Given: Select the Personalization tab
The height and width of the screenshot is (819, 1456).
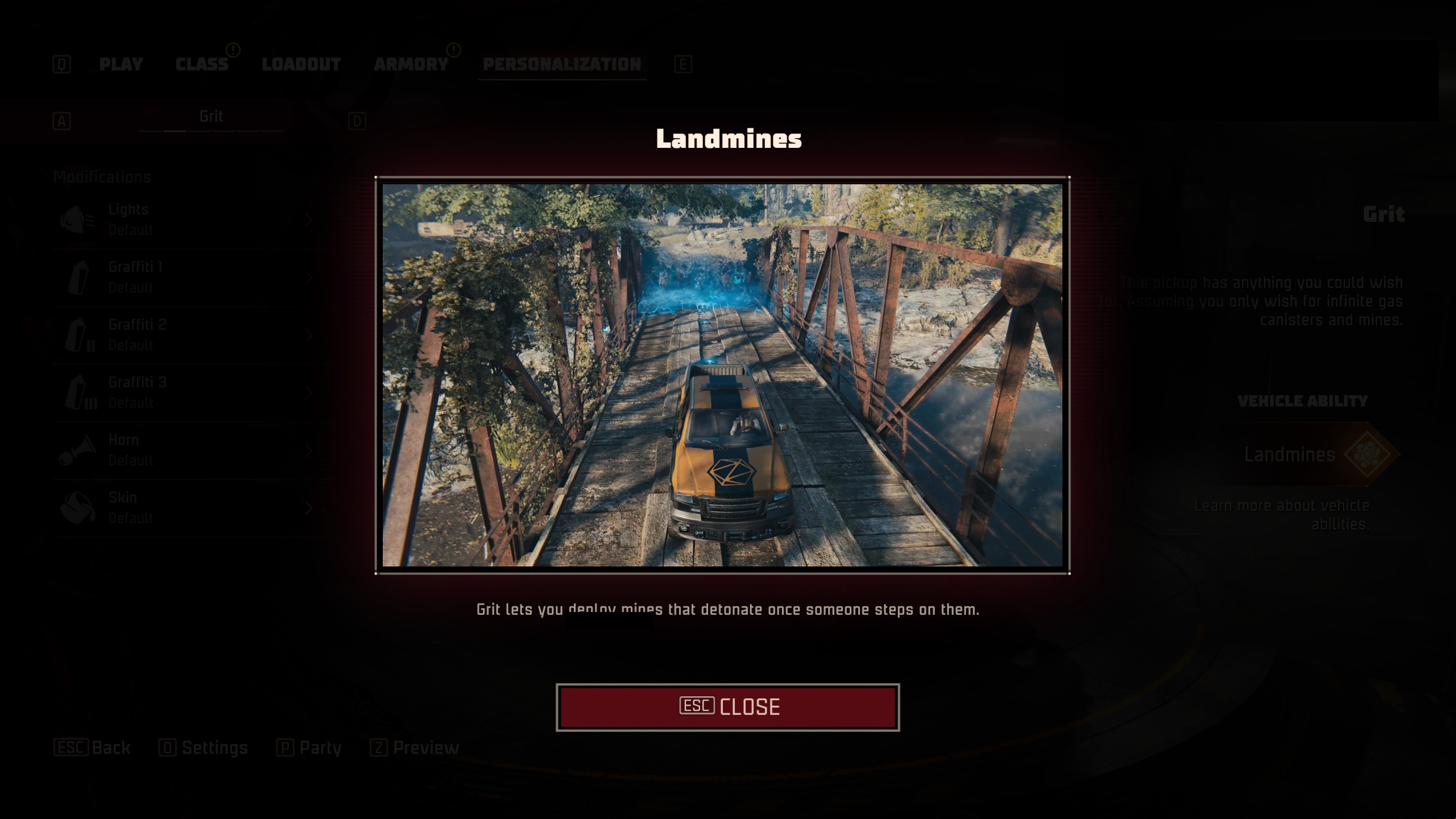Looking at the screenshot, I should [x=562, y=64].
